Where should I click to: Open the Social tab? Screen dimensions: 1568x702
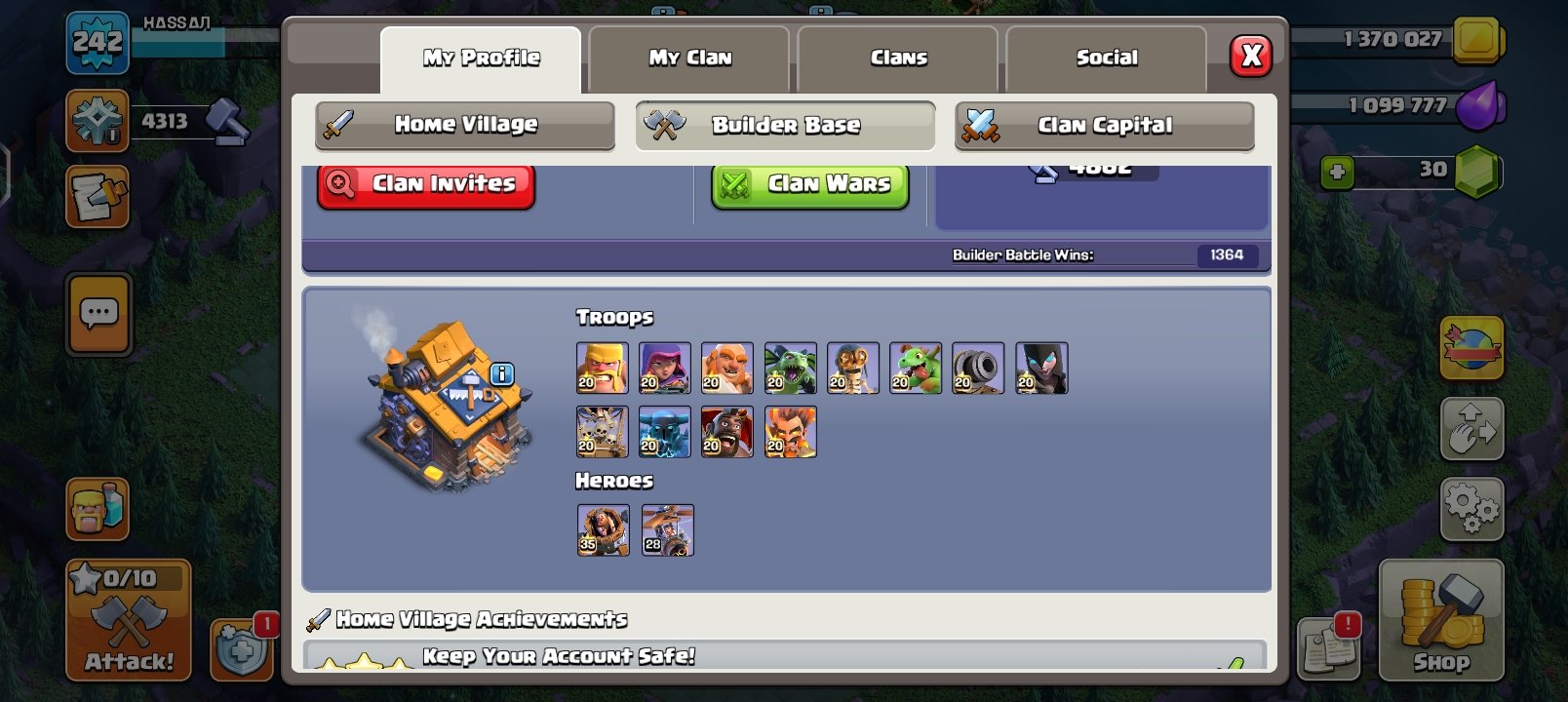(x=1105, y=57)
